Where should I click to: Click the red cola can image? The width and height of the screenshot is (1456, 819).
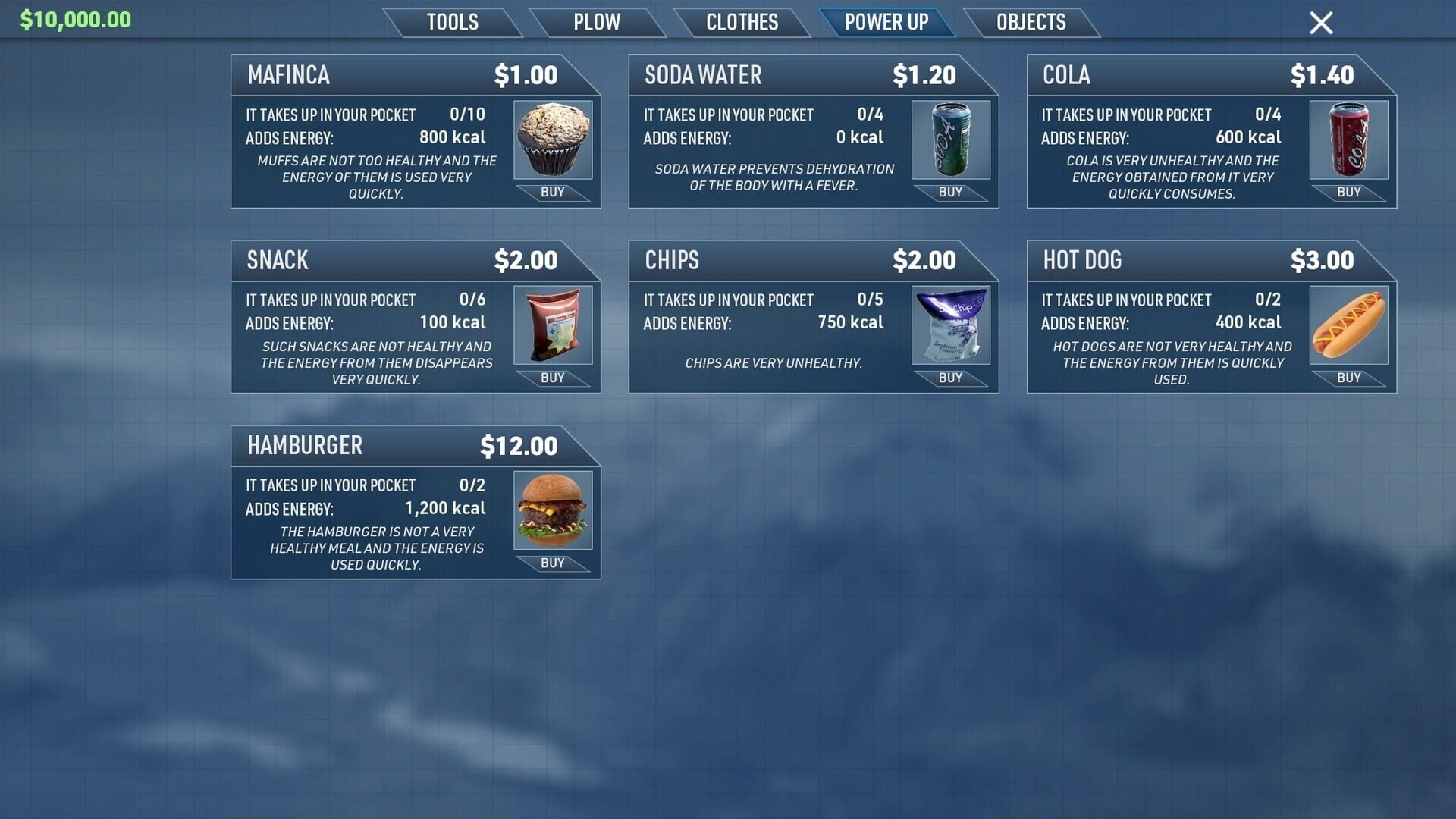pyautogui.click(x=1348, y=140)
